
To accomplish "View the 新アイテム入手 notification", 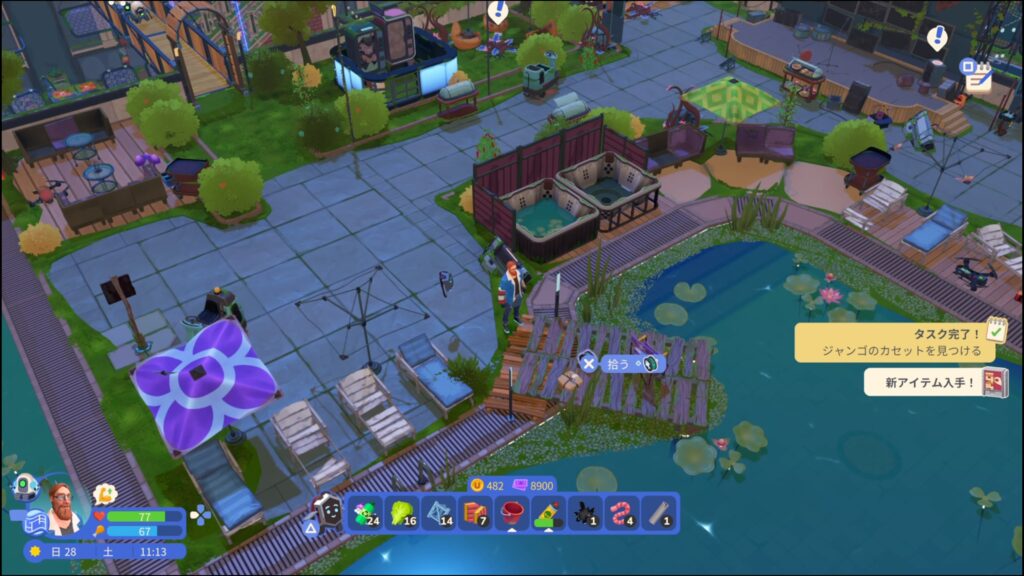I will (x=935, y=382).
